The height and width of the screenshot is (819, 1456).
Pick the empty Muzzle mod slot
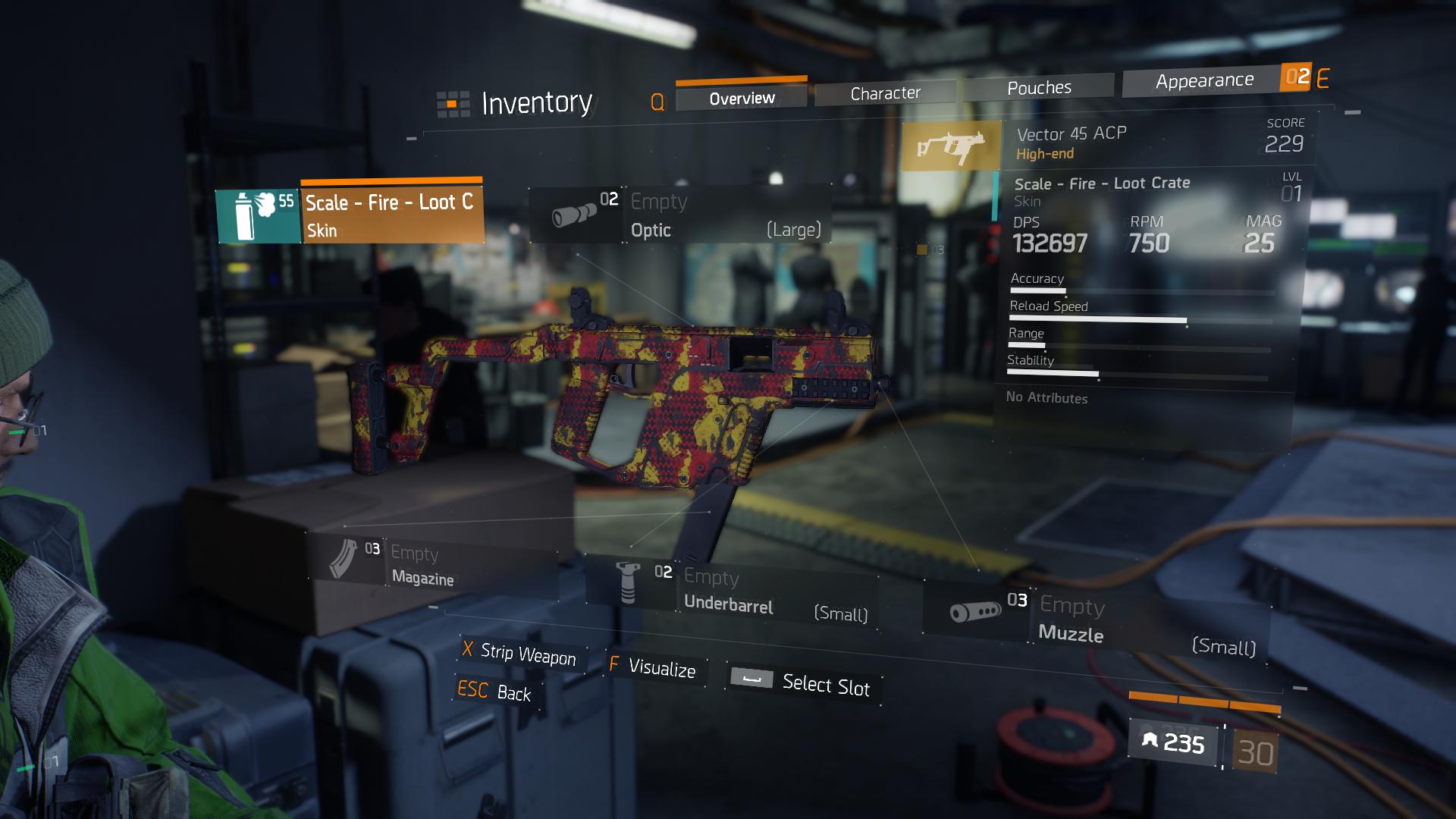click(1096, 622)
